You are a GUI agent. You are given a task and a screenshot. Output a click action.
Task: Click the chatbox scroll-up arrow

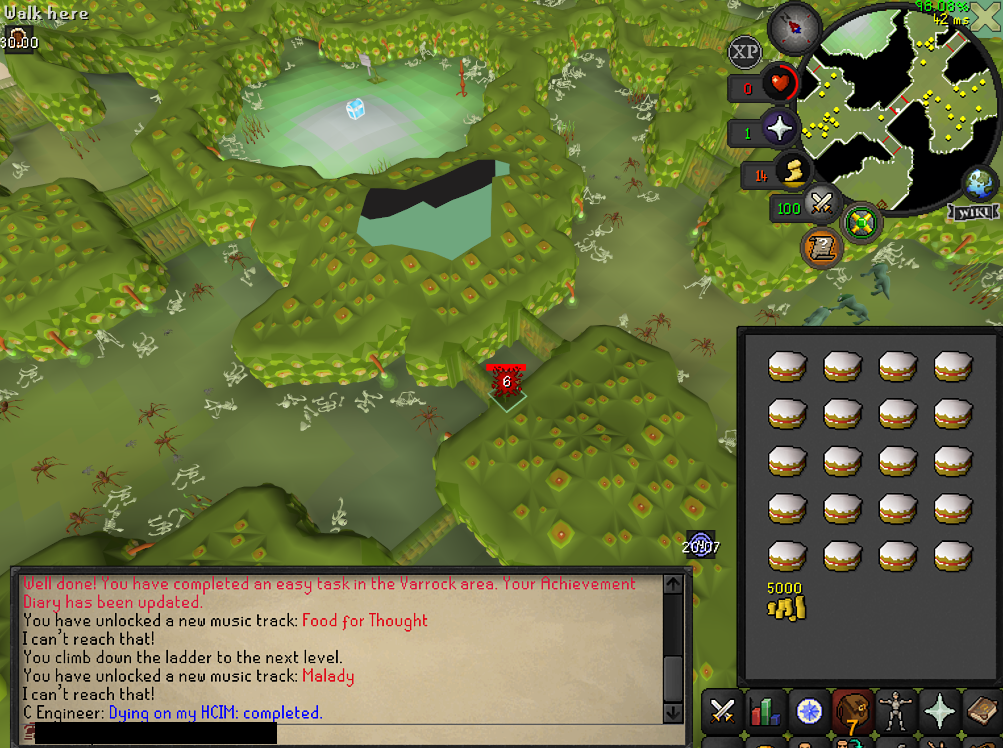[672, 582]
